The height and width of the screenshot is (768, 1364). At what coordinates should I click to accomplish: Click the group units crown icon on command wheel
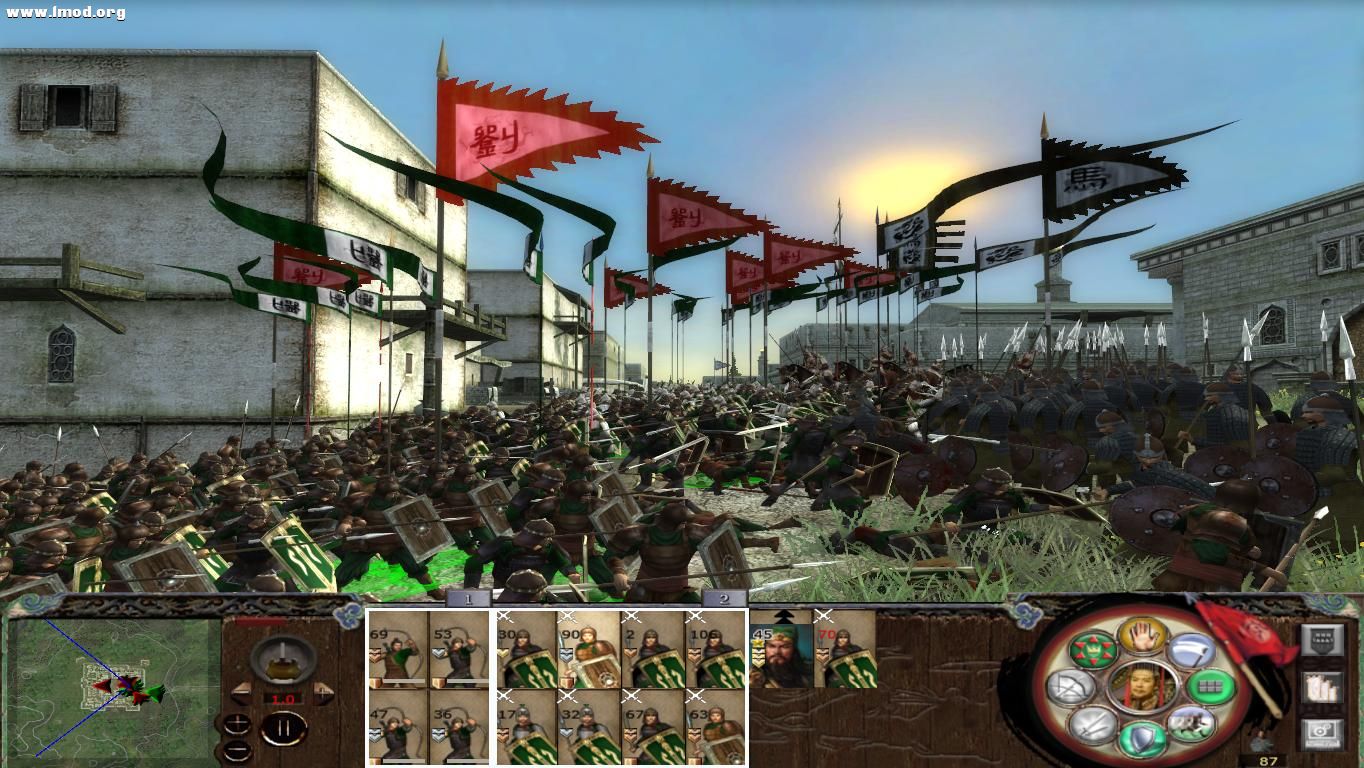pos(1093,650)
